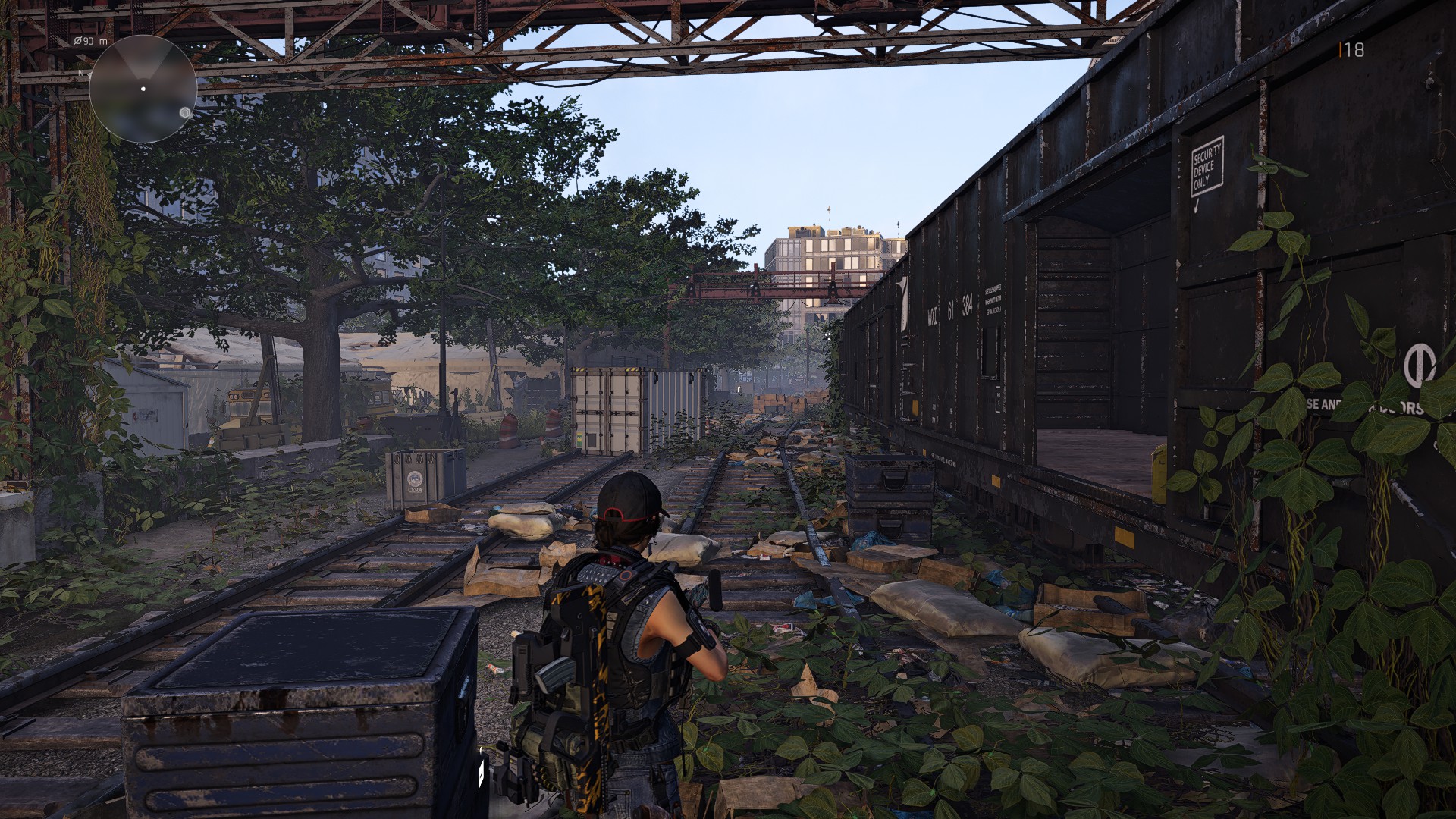Image resolution: width=1456 pixels, height=819 pixels.
Task: Toggle the player position dot on the minimap
Action: (x=143, y=89)
